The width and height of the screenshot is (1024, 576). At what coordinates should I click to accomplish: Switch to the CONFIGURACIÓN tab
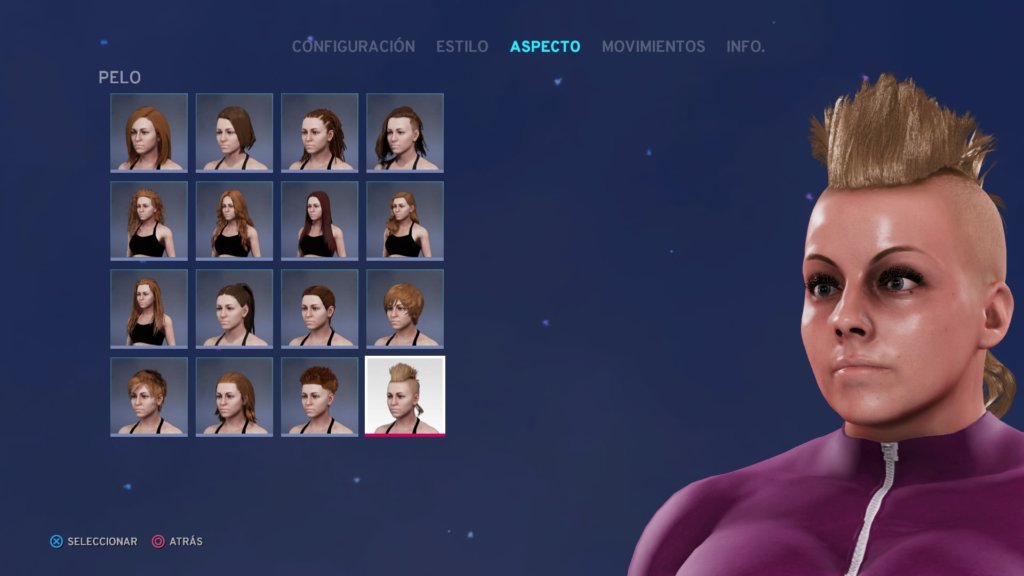click(353, 47)
